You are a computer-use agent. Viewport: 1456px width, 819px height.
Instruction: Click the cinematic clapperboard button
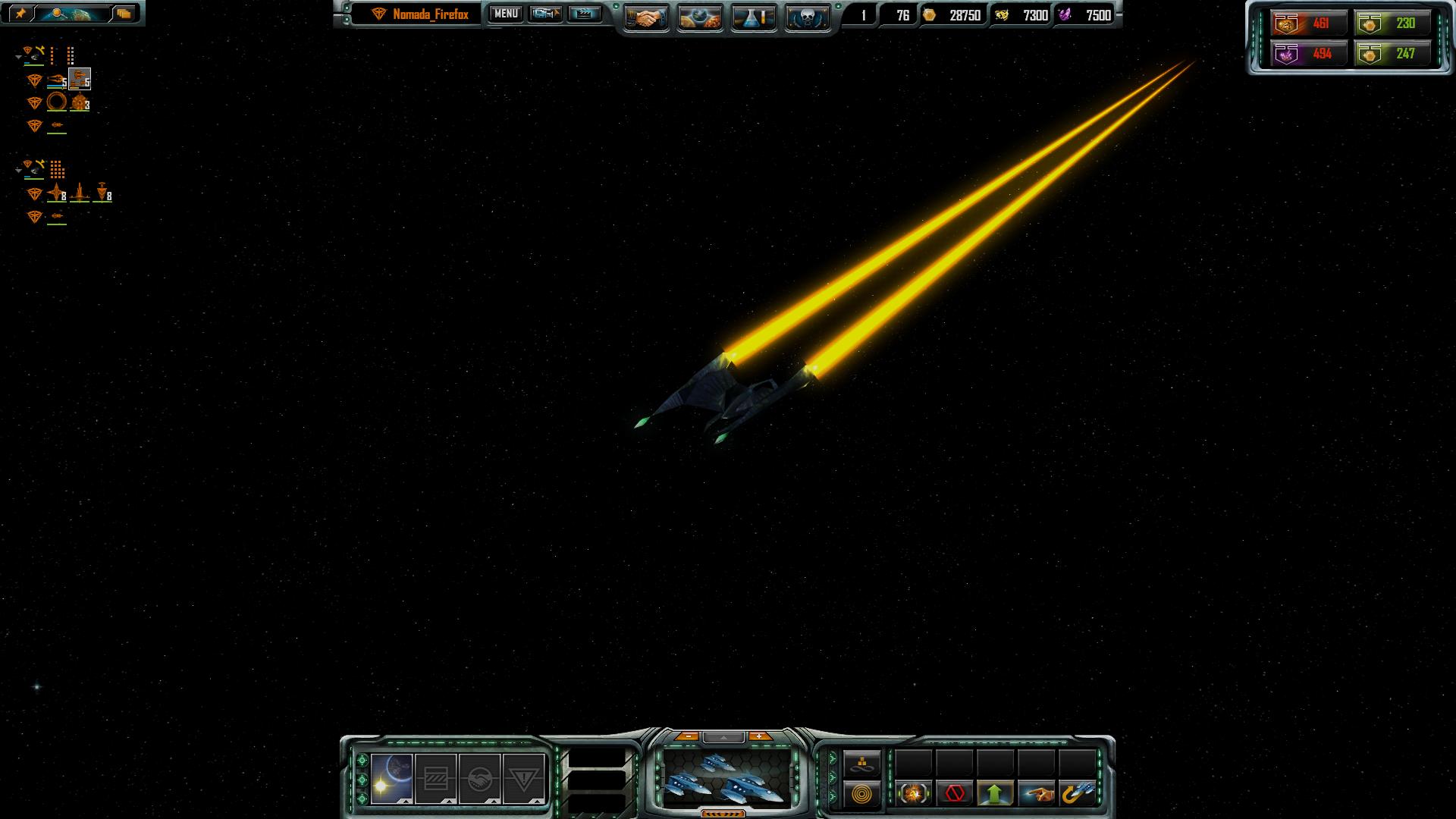(584, 14)
